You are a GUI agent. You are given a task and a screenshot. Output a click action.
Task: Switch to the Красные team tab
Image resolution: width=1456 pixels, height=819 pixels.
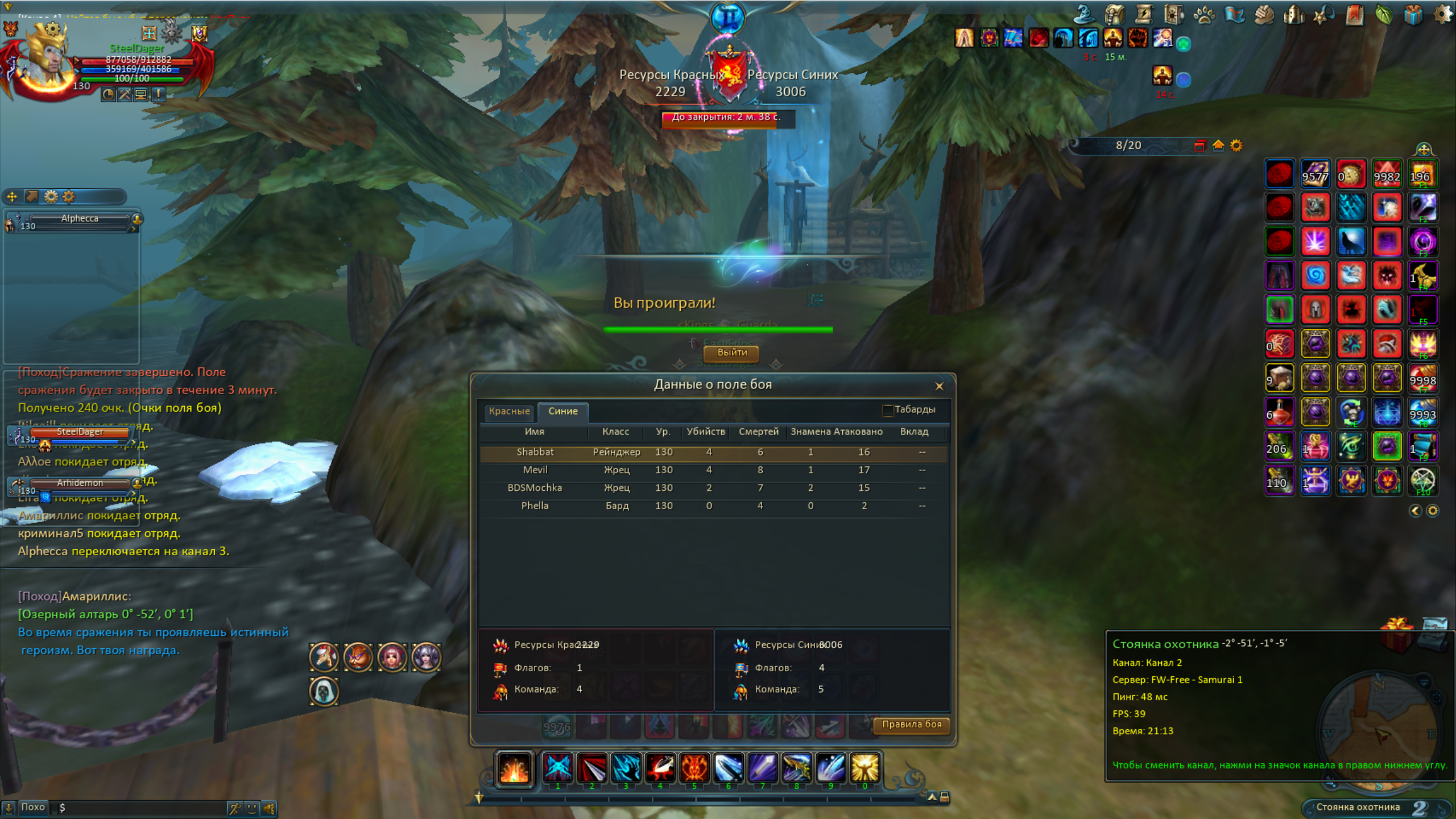click(x=509, y=411)
